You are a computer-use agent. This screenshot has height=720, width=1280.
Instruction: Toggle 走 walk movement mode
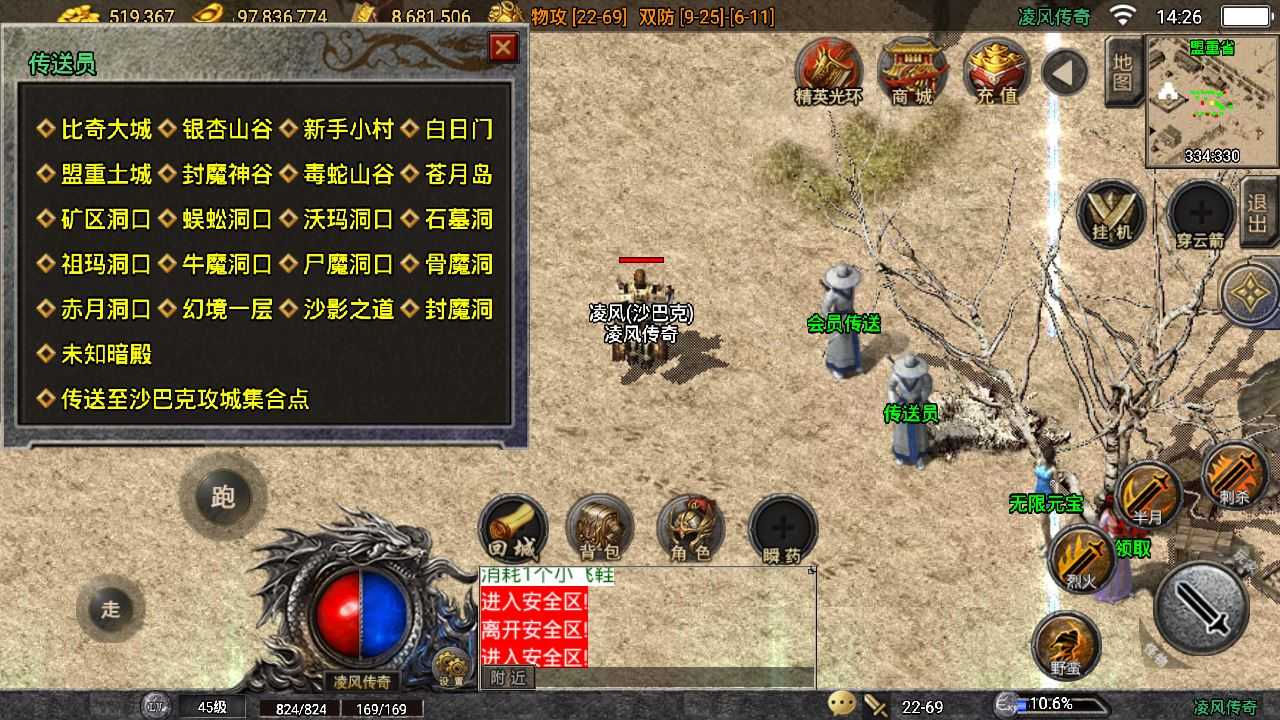[x=110, y=610]
